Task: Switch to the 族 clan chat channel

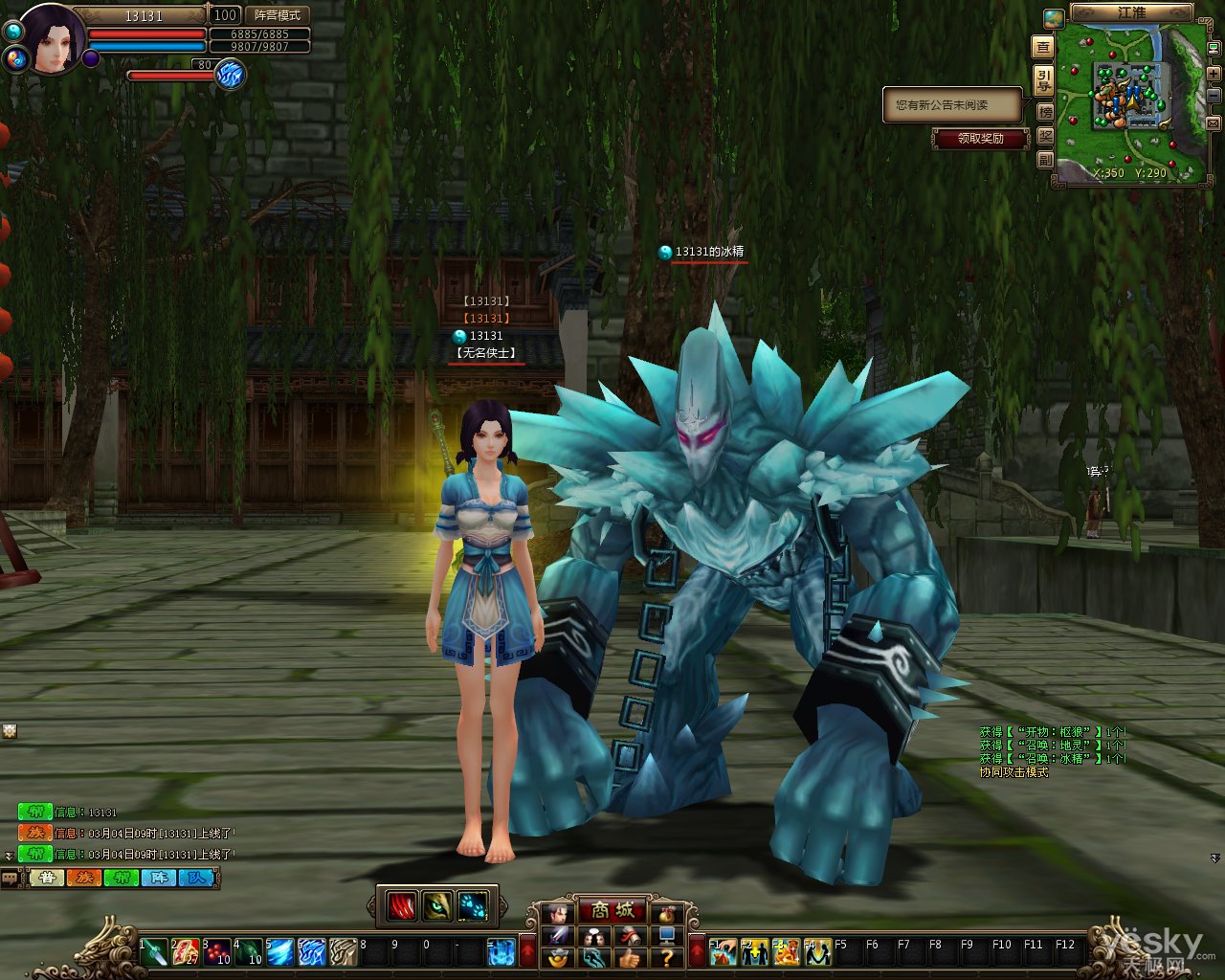Action: click(83, 878)
